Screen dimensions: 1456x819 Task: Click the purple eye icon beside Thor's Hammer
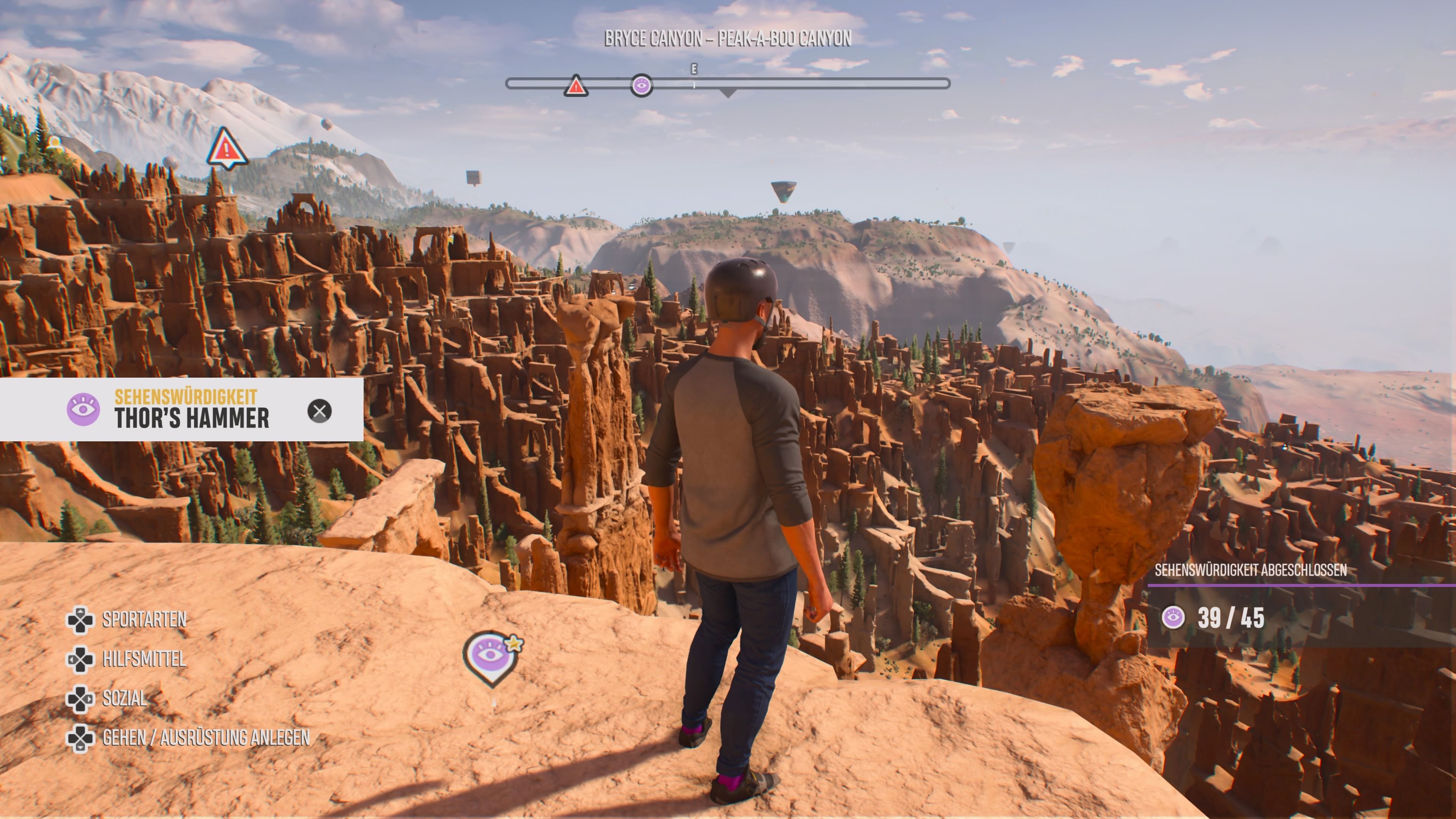(83, 409)
